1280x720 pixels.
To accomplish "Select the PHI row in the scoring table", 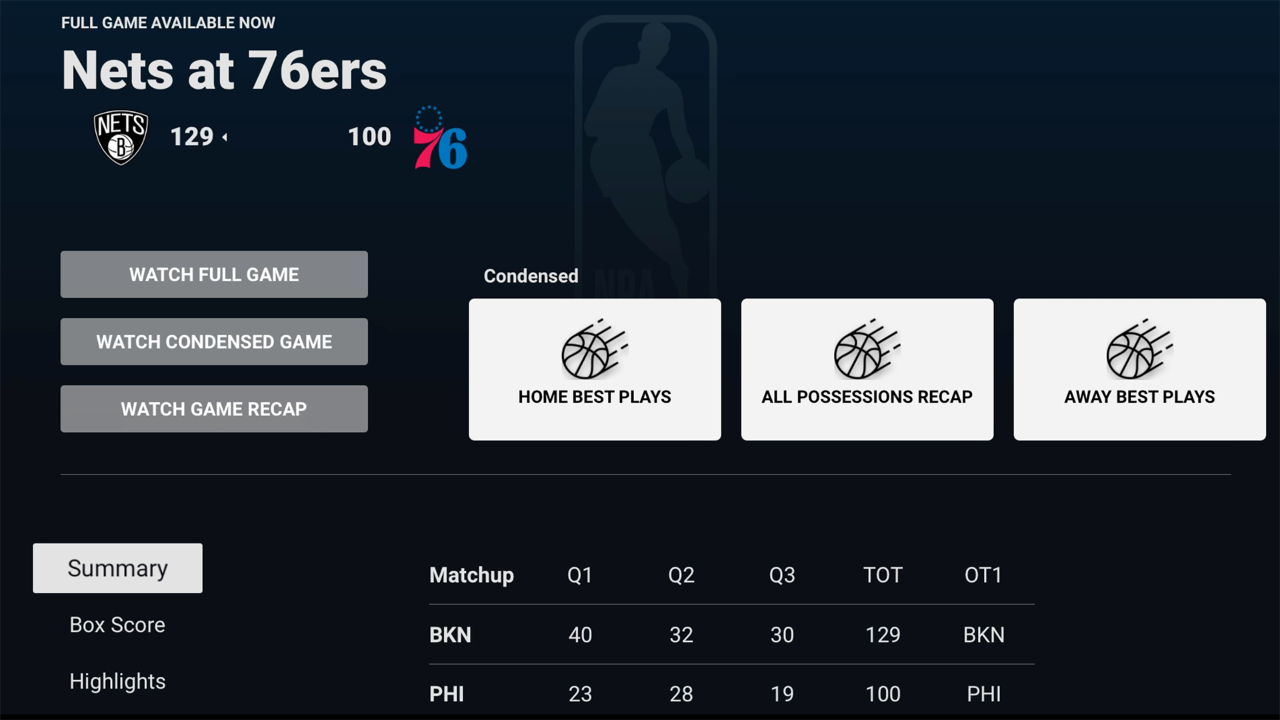I will (x=730, y=693).
